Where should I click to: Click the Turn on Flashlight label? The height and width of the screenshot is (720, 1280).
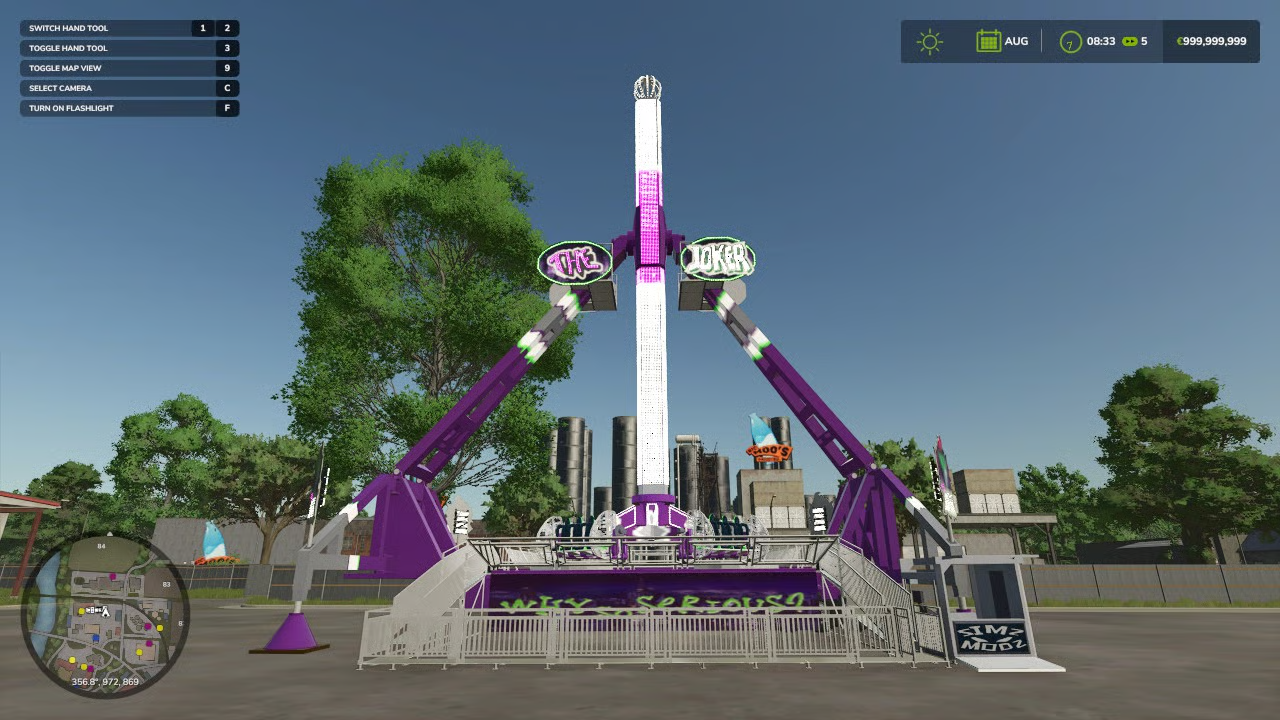(70, 107)
